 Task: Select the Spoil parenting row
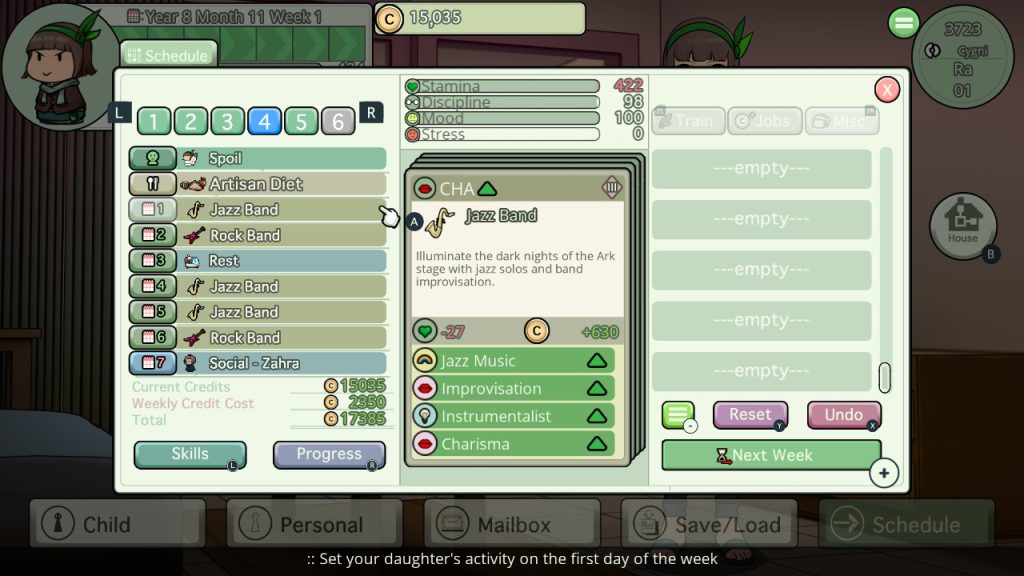point(257,158)
